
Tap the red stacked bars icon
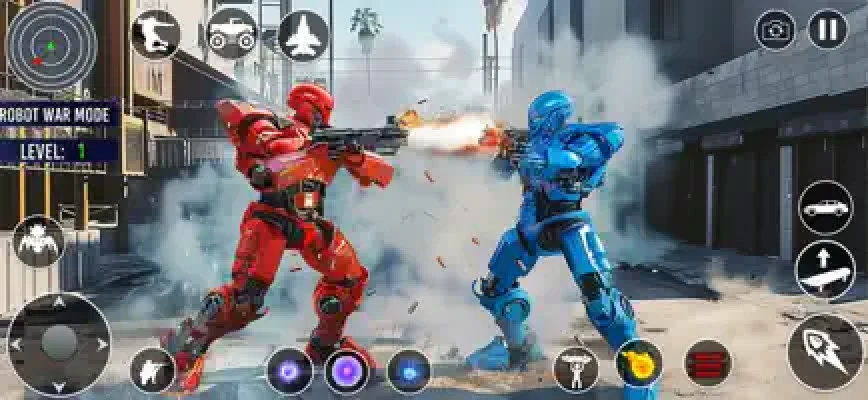tap(708, 364)
